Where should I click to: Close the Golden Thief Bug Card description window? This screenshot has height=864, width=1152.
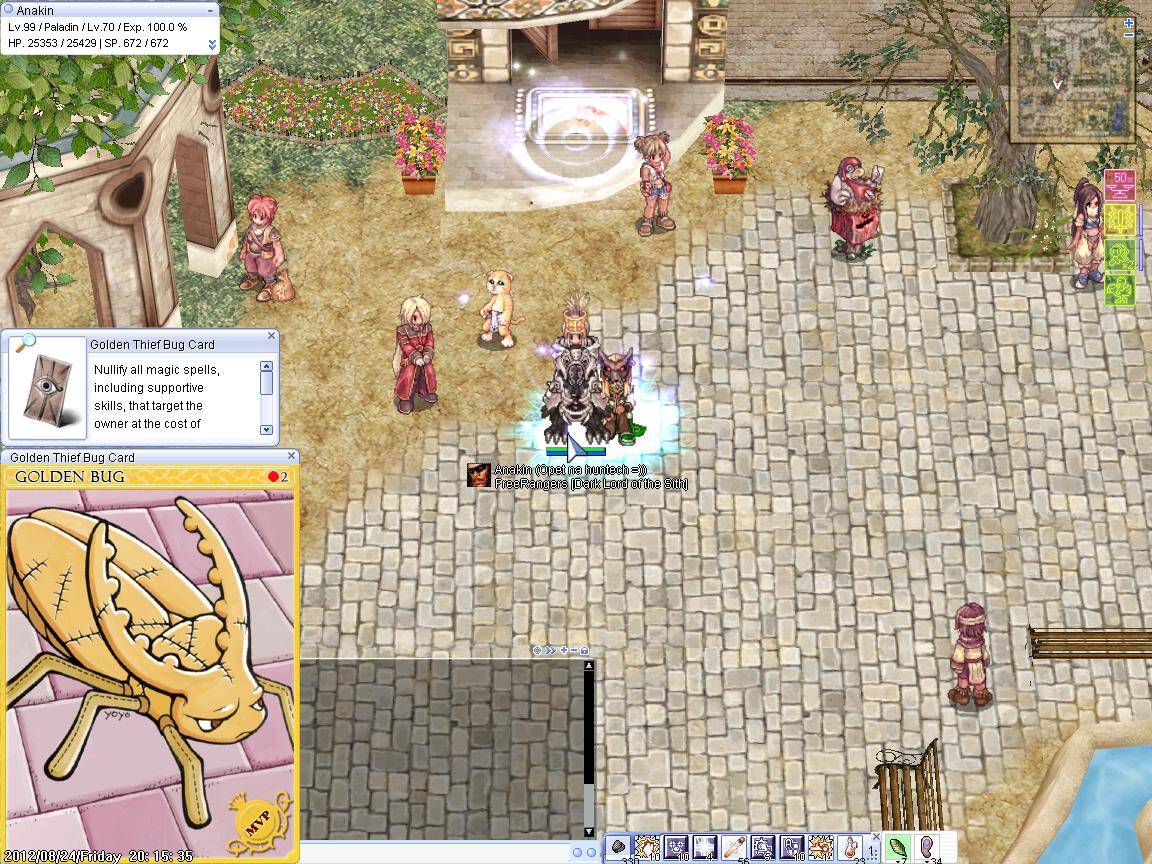coord(272,337)
